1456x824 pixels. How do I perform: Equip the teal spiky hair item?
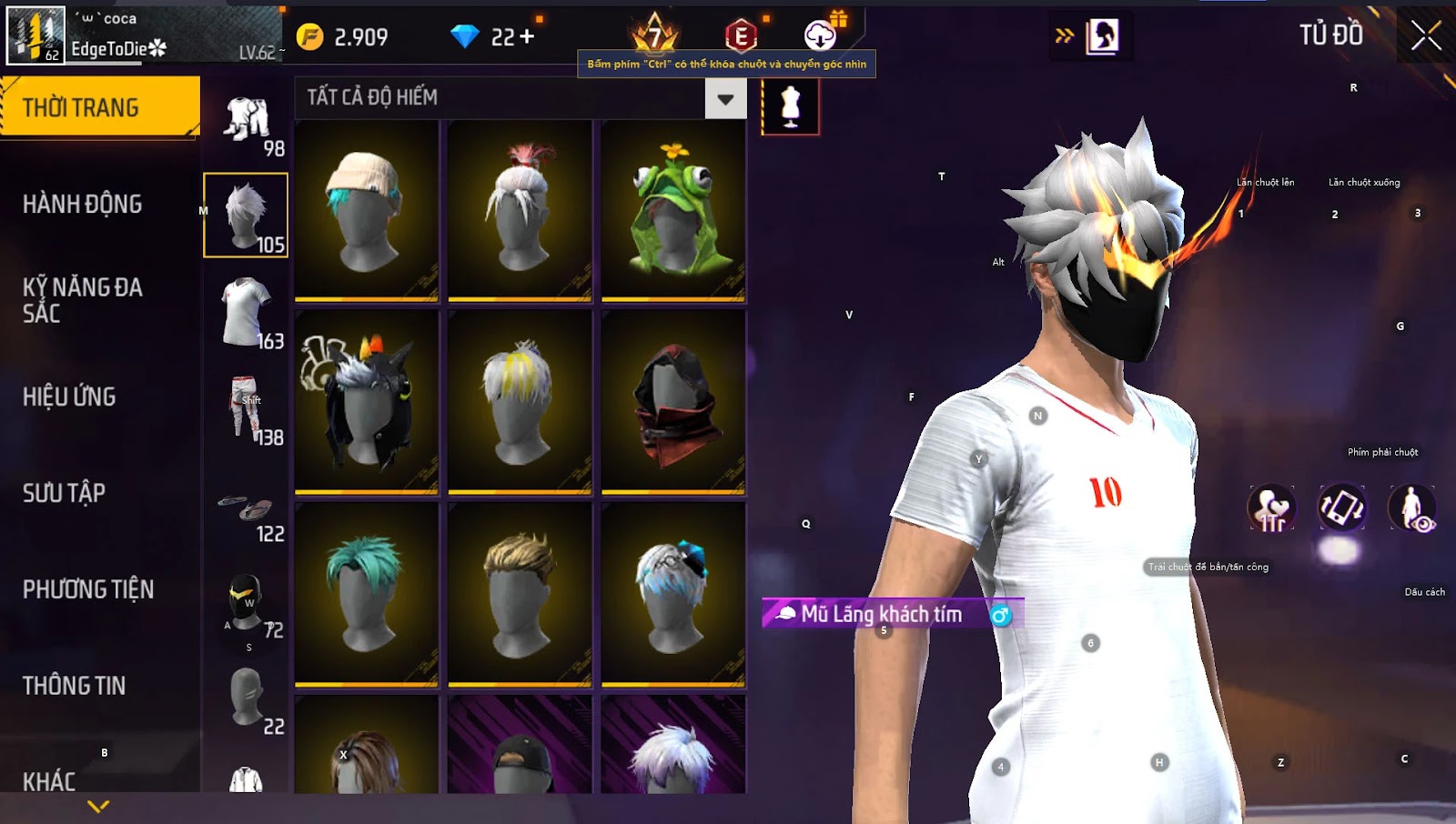pyautogui.click(x=366, y=594)
